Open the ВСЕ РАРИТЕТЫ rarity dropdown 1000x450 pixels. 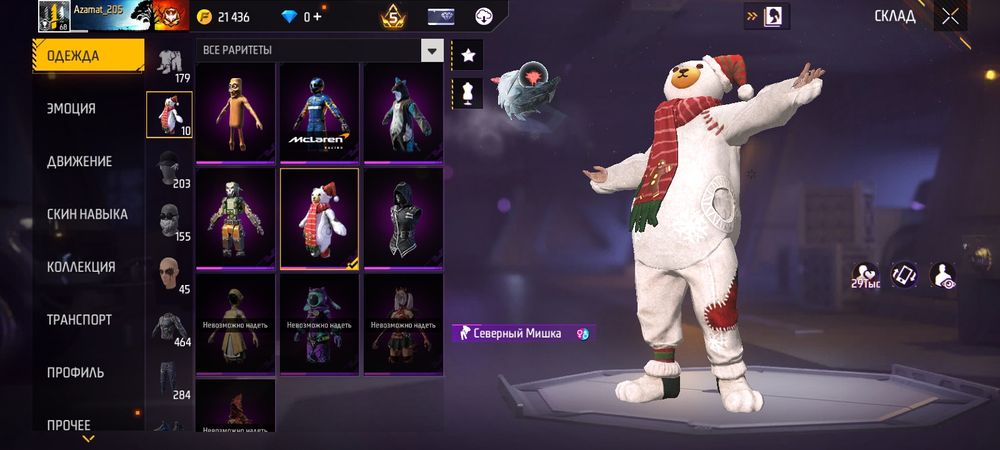tap(320, 50)
